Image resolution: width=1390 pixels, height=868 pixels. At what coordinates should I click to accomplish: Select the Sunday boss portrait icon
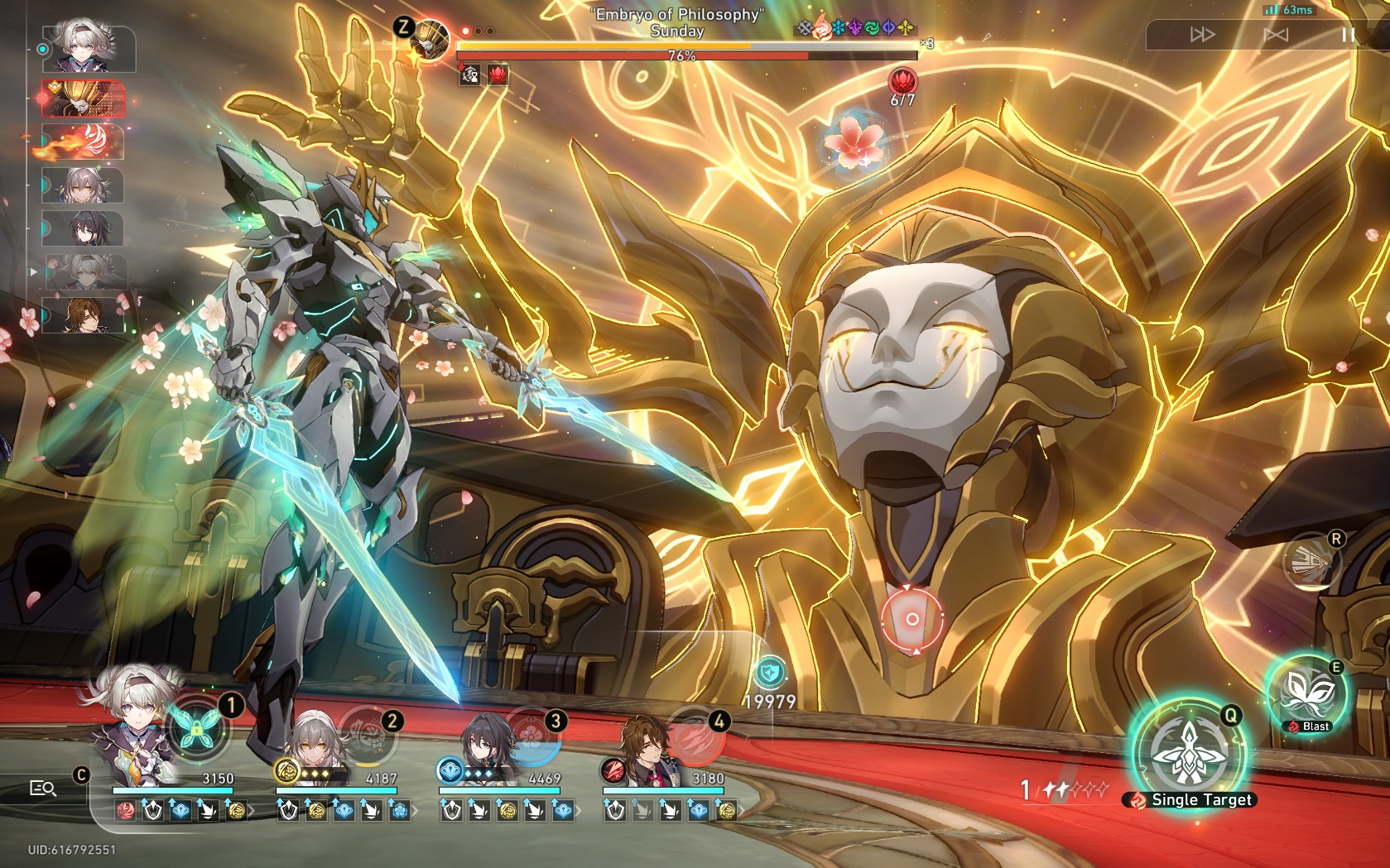coord(430,39)
